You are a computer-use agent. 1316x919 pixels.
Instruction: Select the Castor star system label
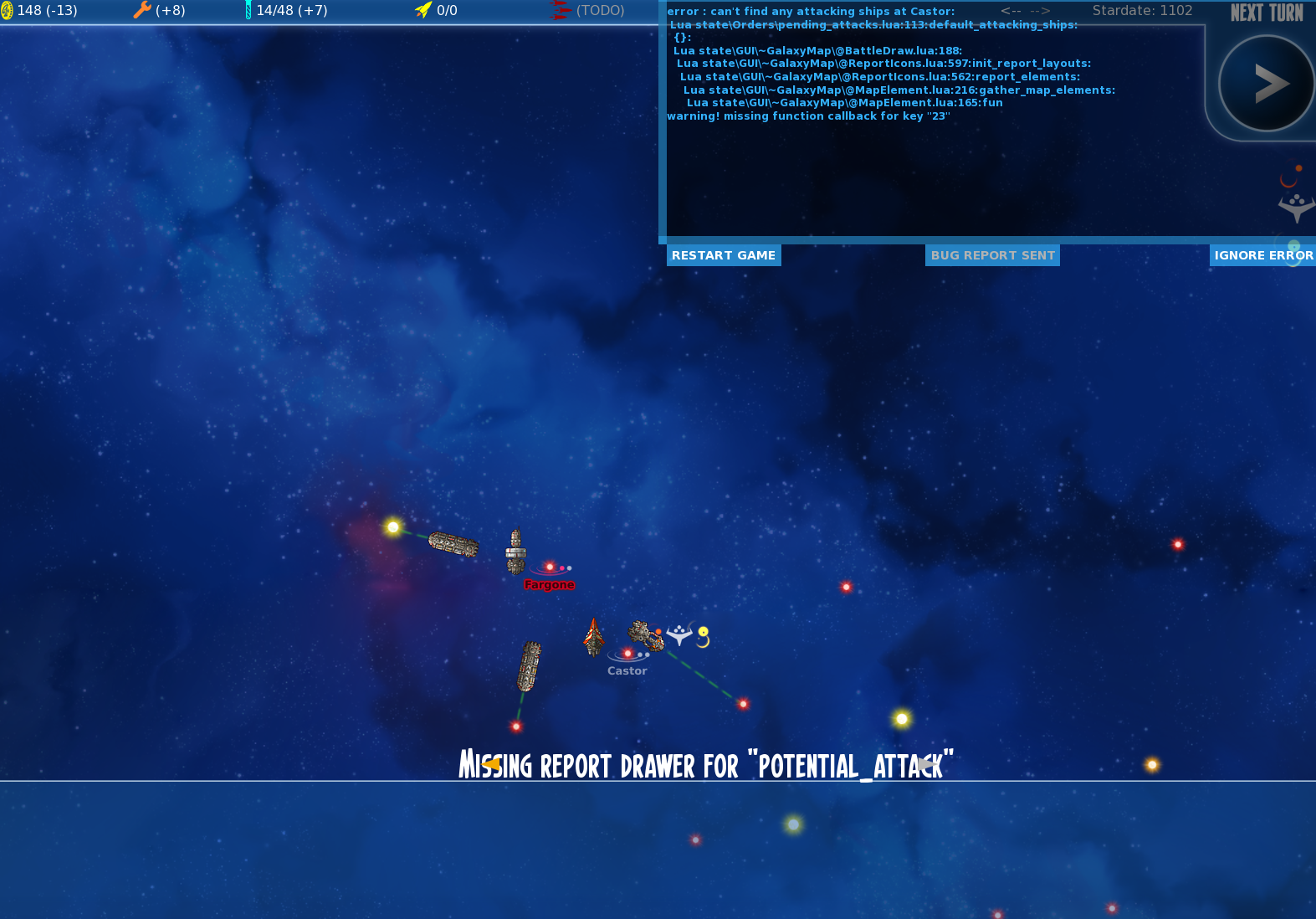coord(627,670)
